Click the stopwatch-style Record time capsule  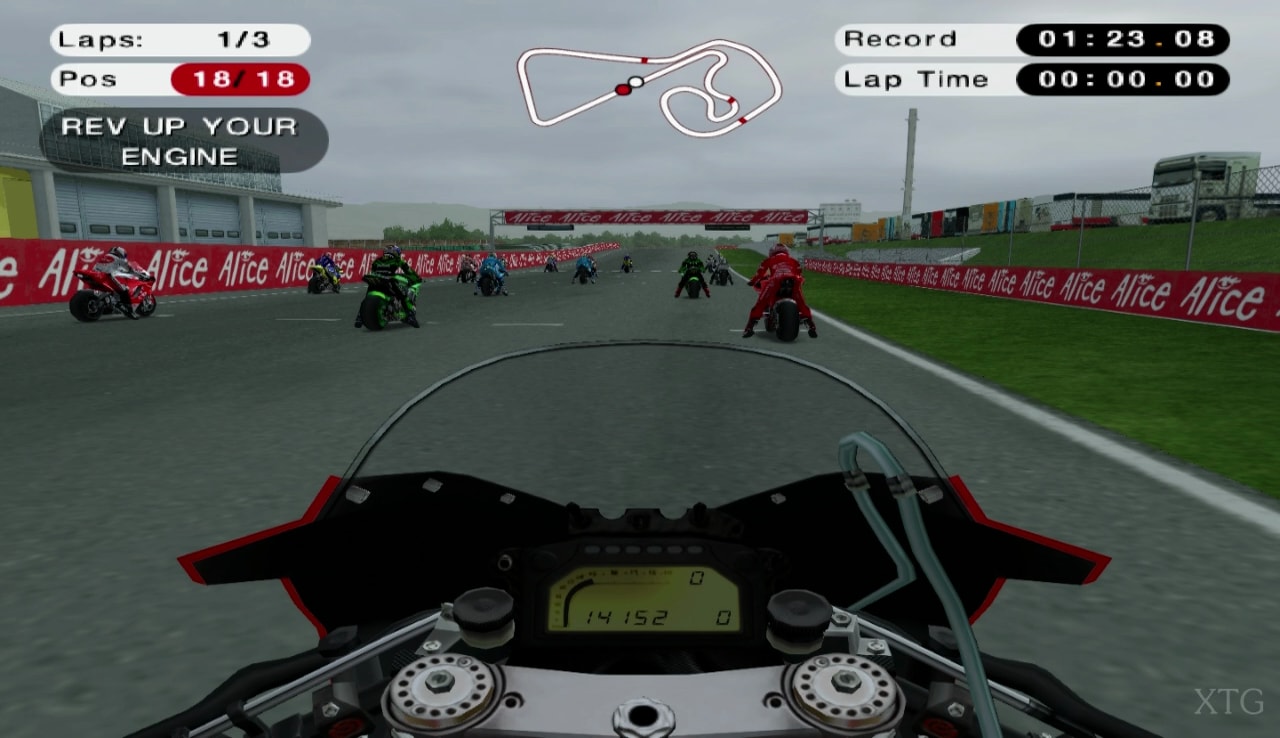(1122, 40)
